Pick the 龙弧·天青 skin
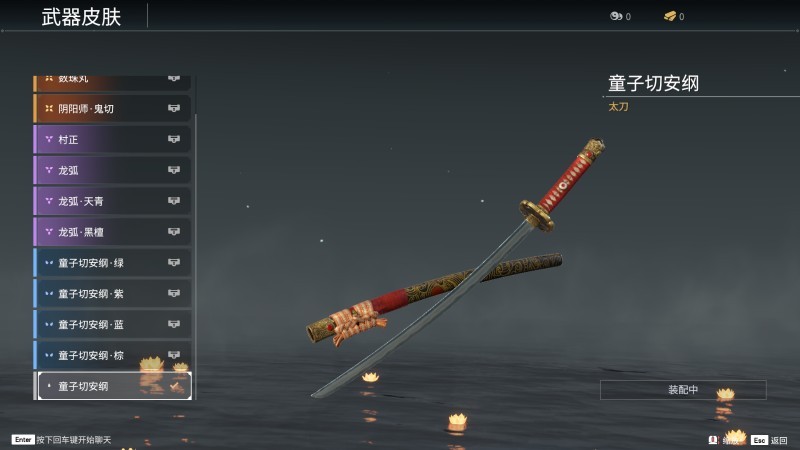This screenshot has width=800, height=450. pyautogui.click(x=112, y=201)
